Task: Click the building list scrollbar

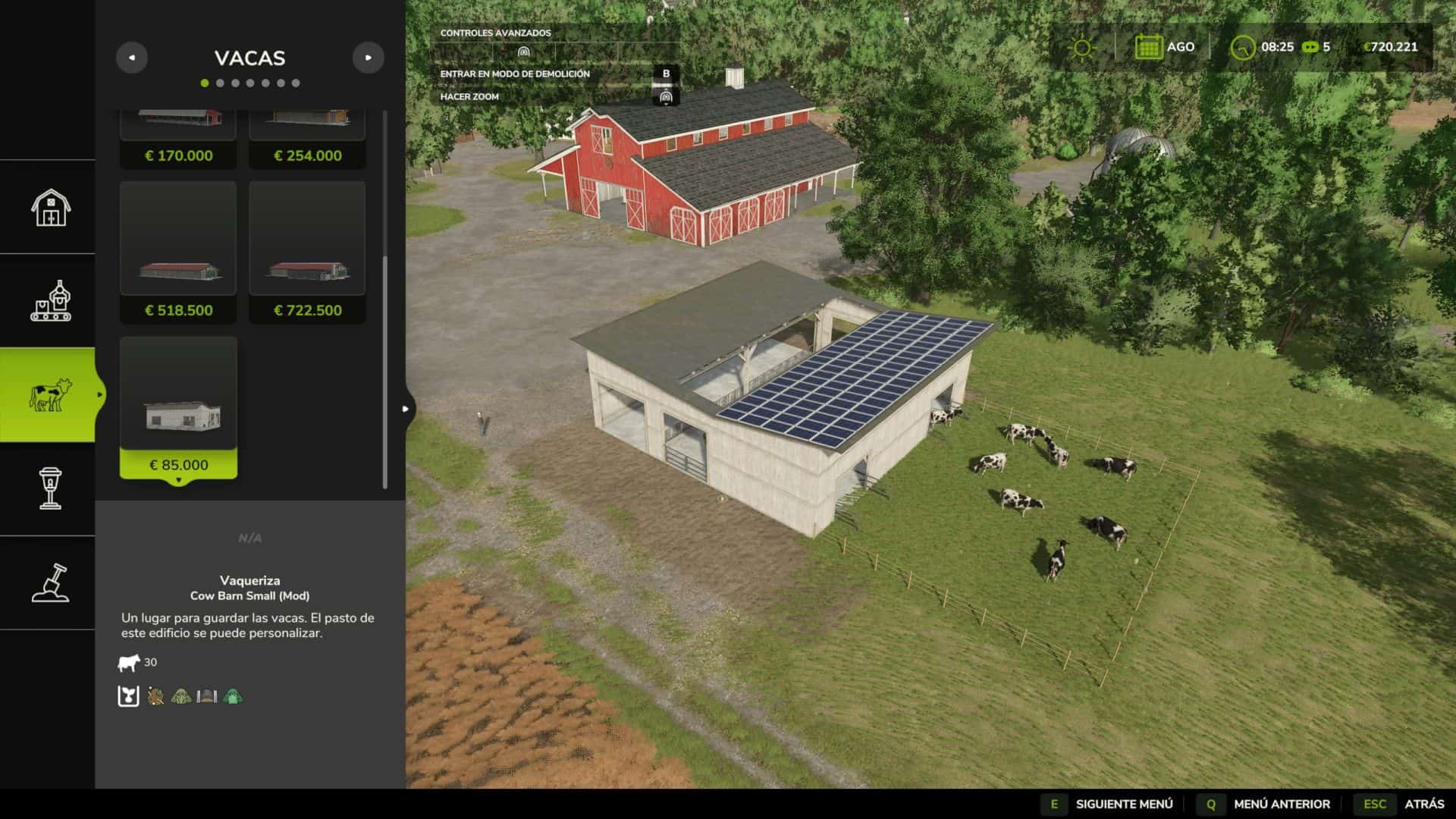Action: point(385,372)
